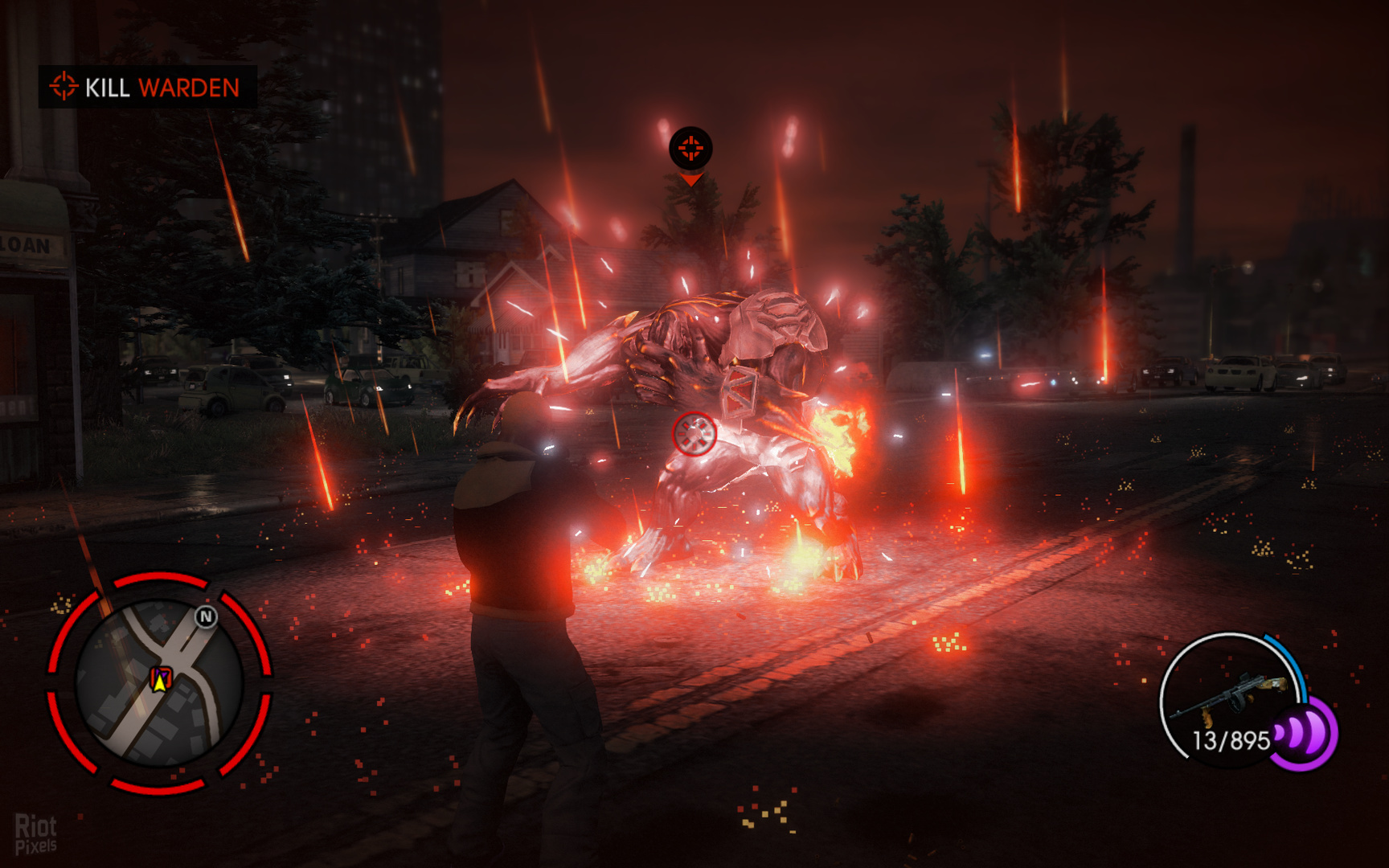Viewport: 1389px width, 868px height.
Task: Click the Kill Warden objective tracker
Action: click(147, 87)
